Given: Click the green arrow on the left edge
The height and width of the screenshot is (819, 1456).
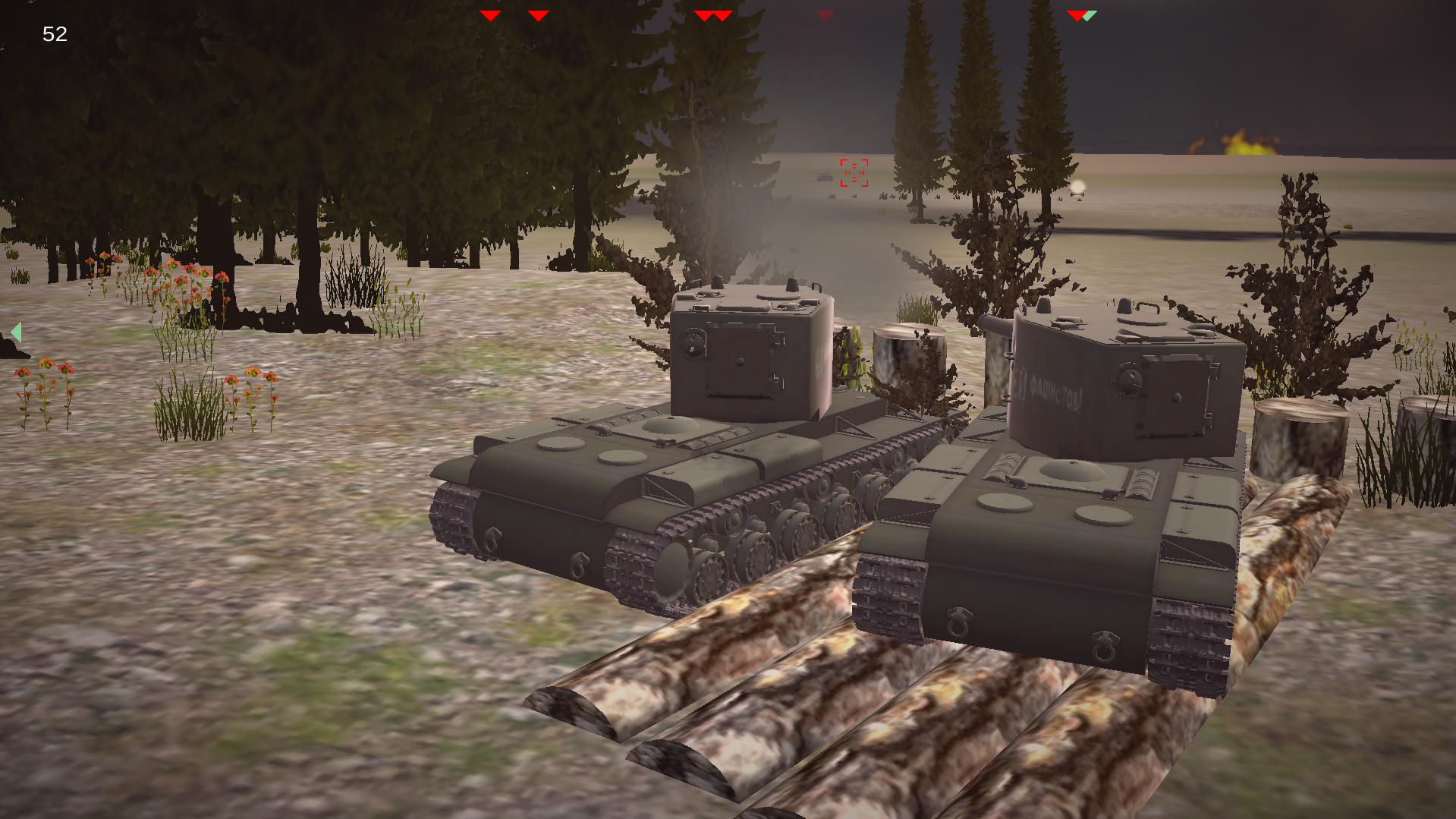Looking at the screenshot, I should point(17,332).
